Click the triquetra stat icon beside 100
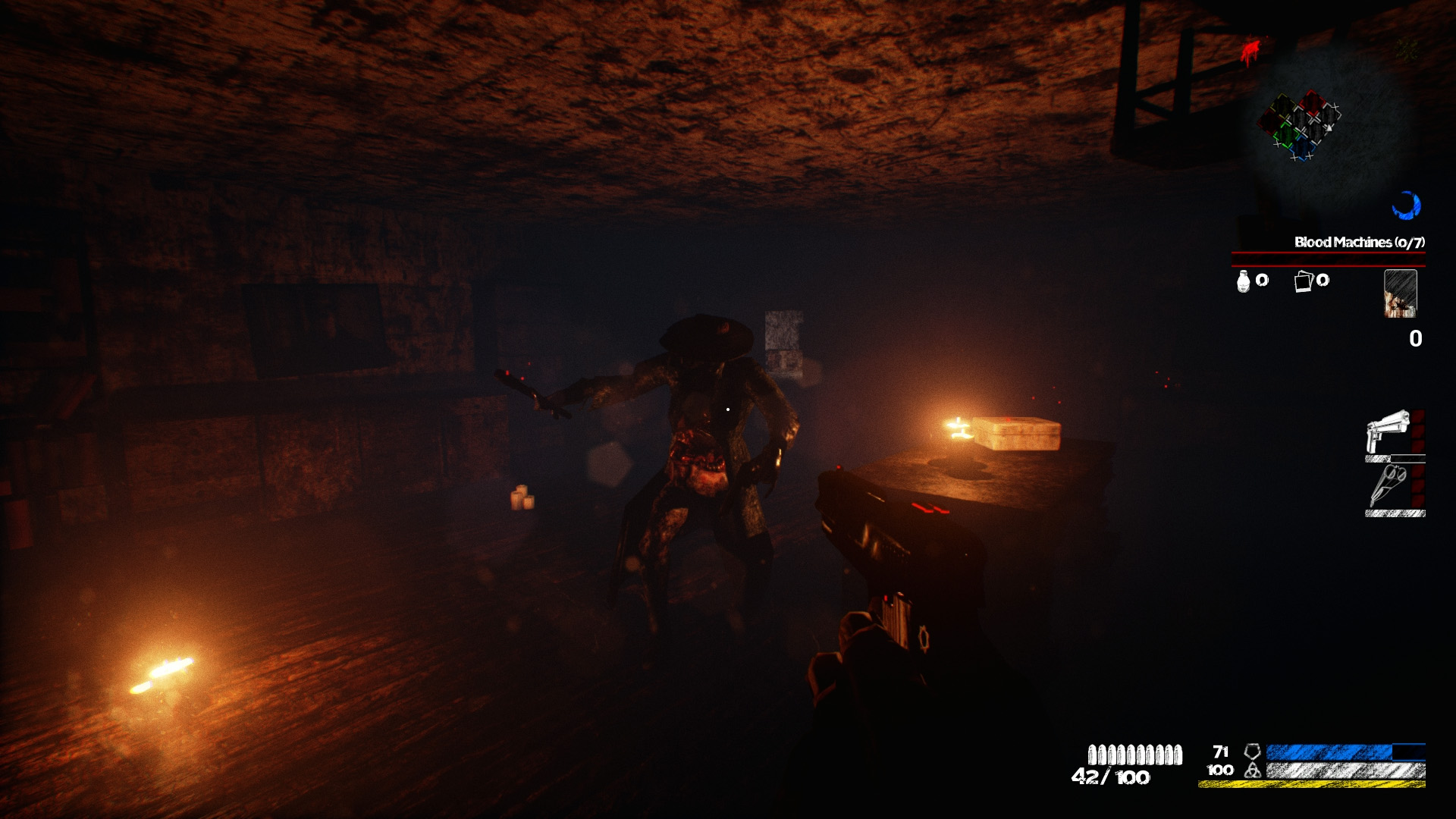 [1253, 770]
